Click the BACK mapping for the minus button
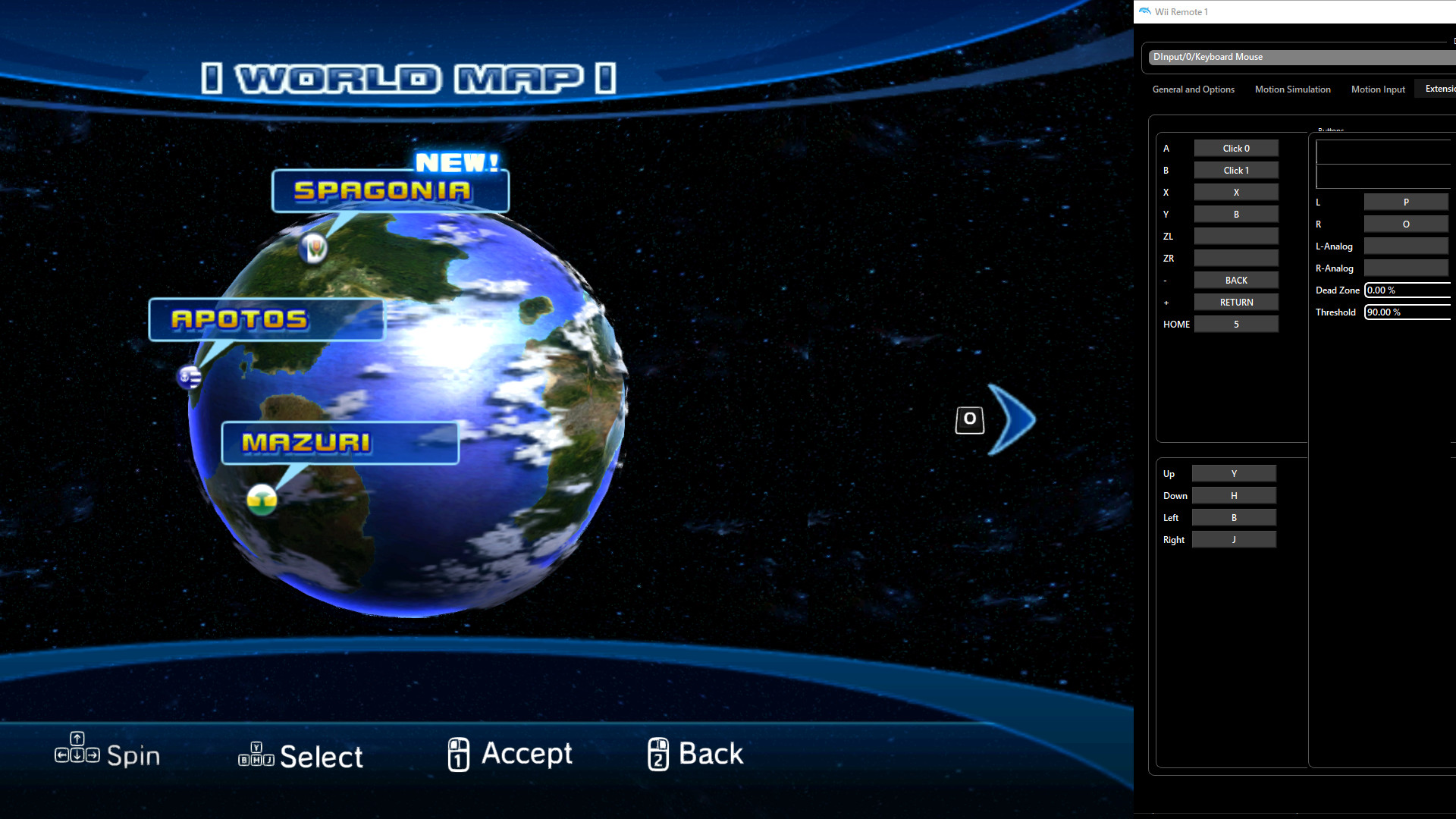Image resolution: width=1456 pixels, height=819 pixels. [1235, 280]
